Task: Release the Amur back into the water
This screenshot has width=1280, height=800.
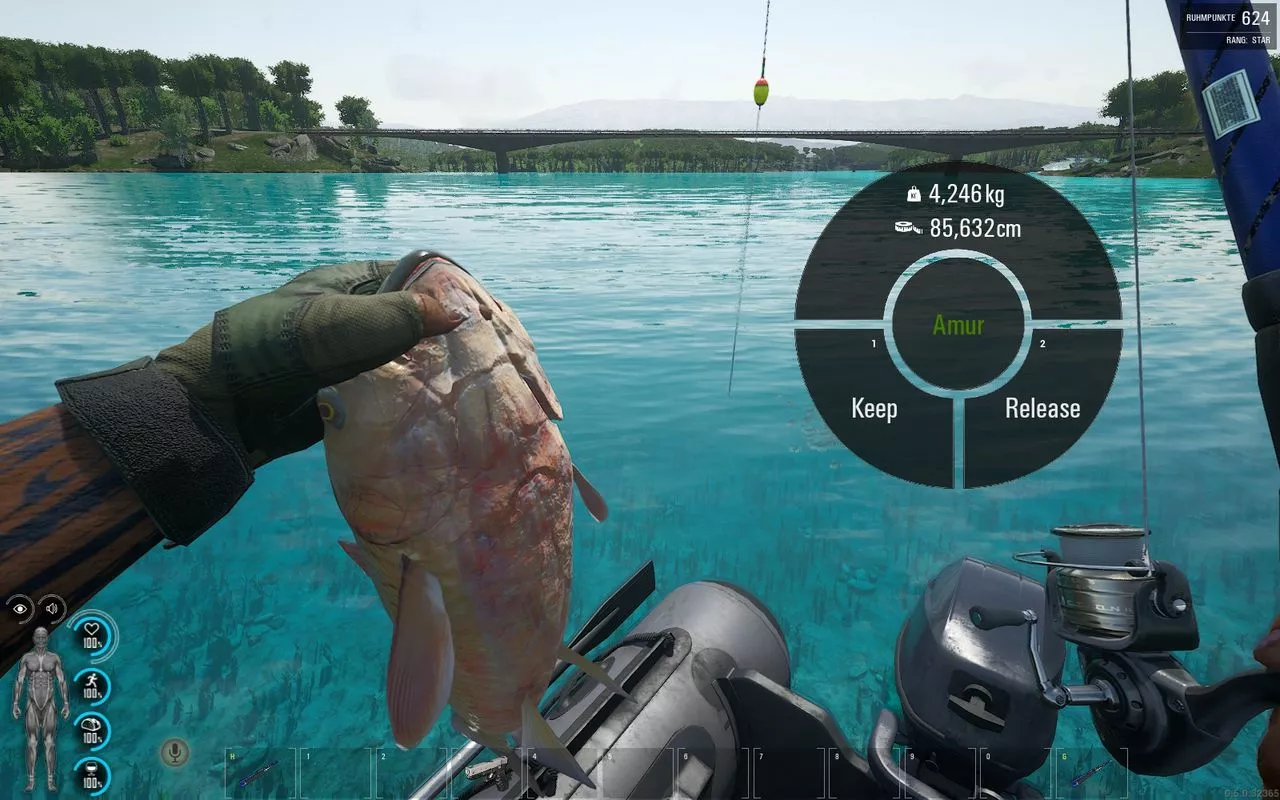Action: point(1042,408)
